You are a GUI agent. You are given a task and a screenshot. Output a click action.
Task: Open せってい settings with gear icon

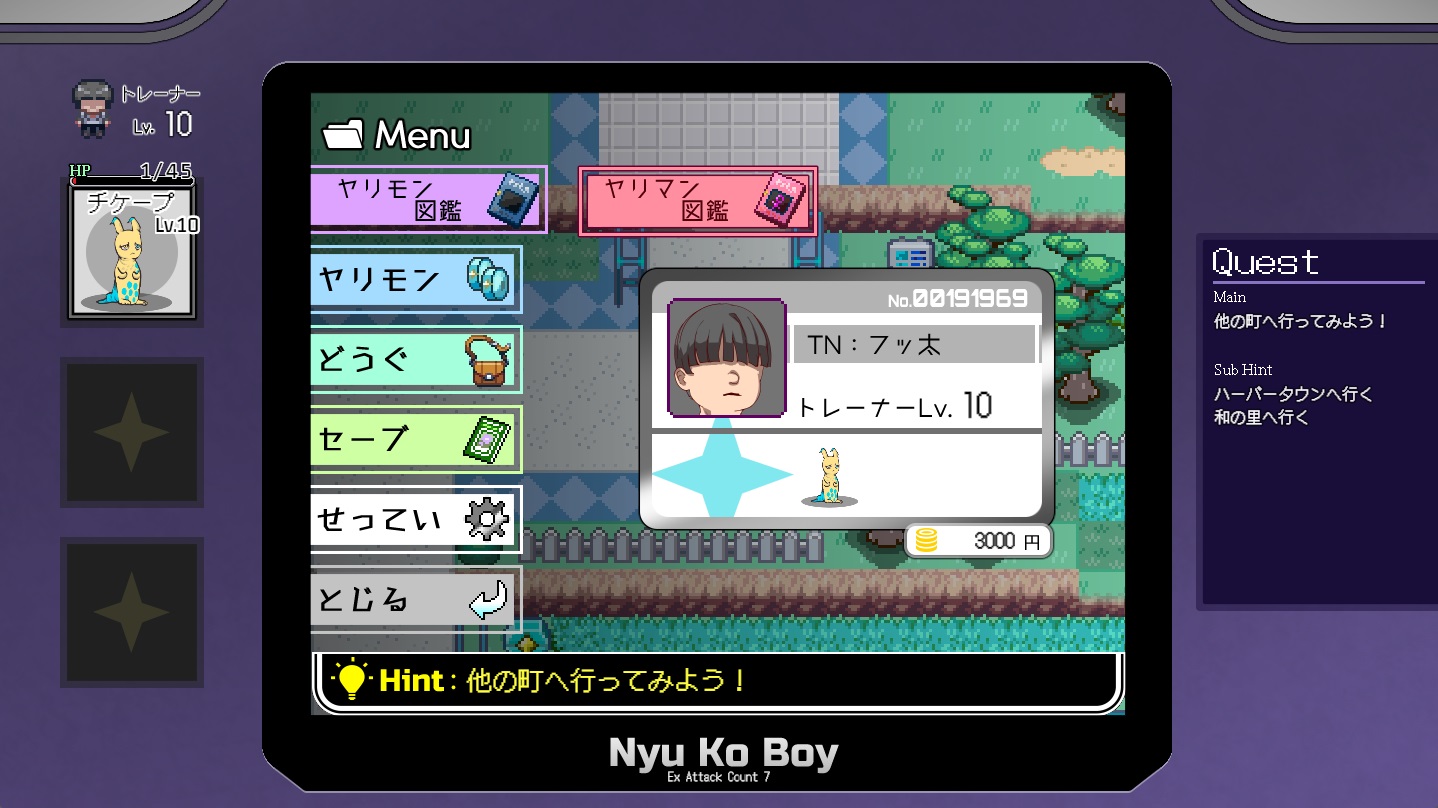[x=416, y=519]
